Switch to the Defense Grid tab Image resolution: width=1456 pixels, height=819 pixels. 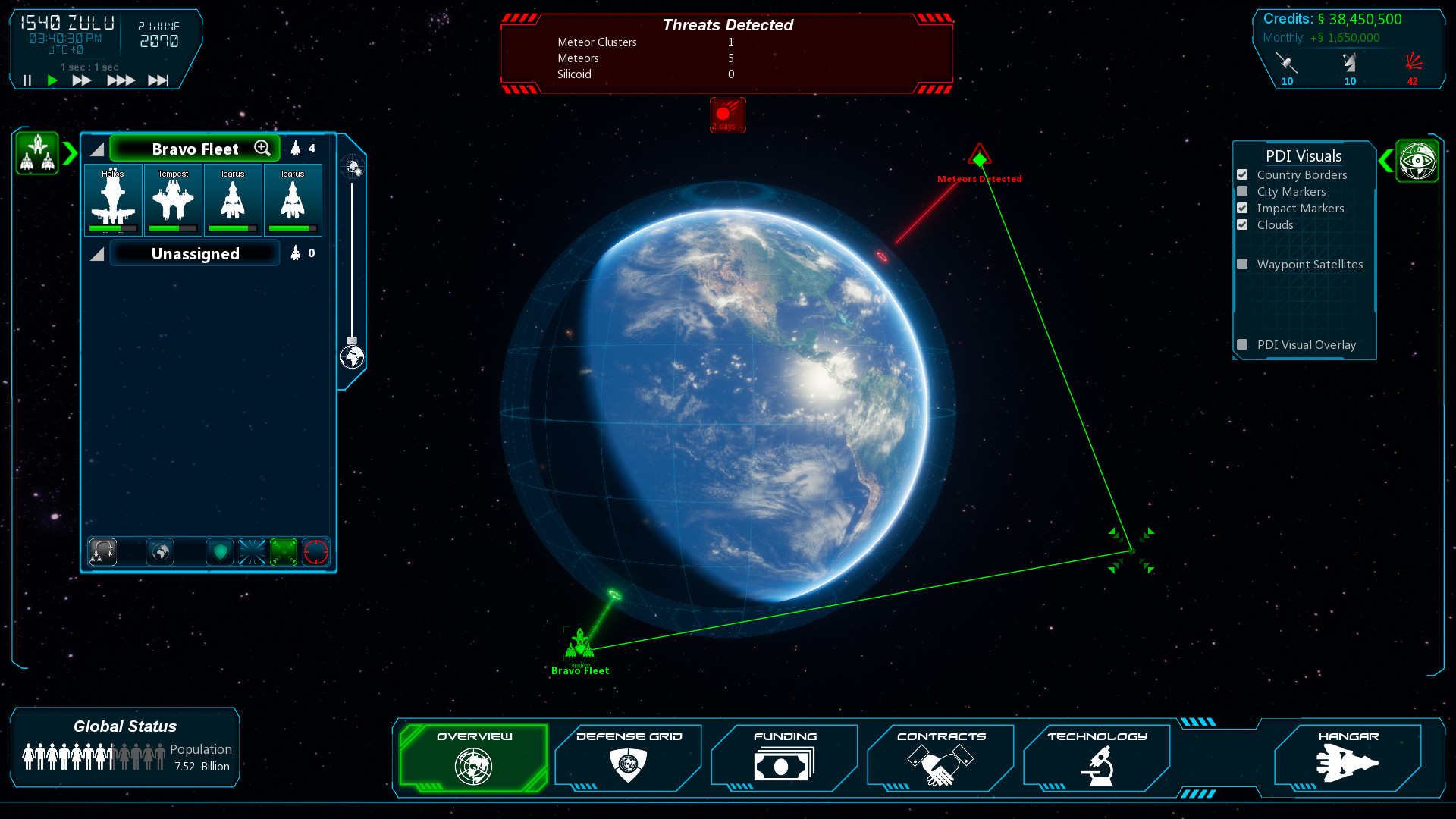[628, 758]
